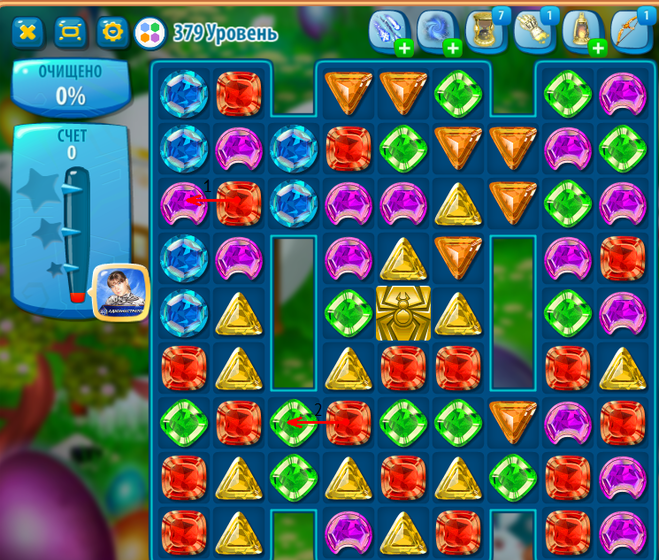Activate the ice arrows booster

click(x=388, y=31)
